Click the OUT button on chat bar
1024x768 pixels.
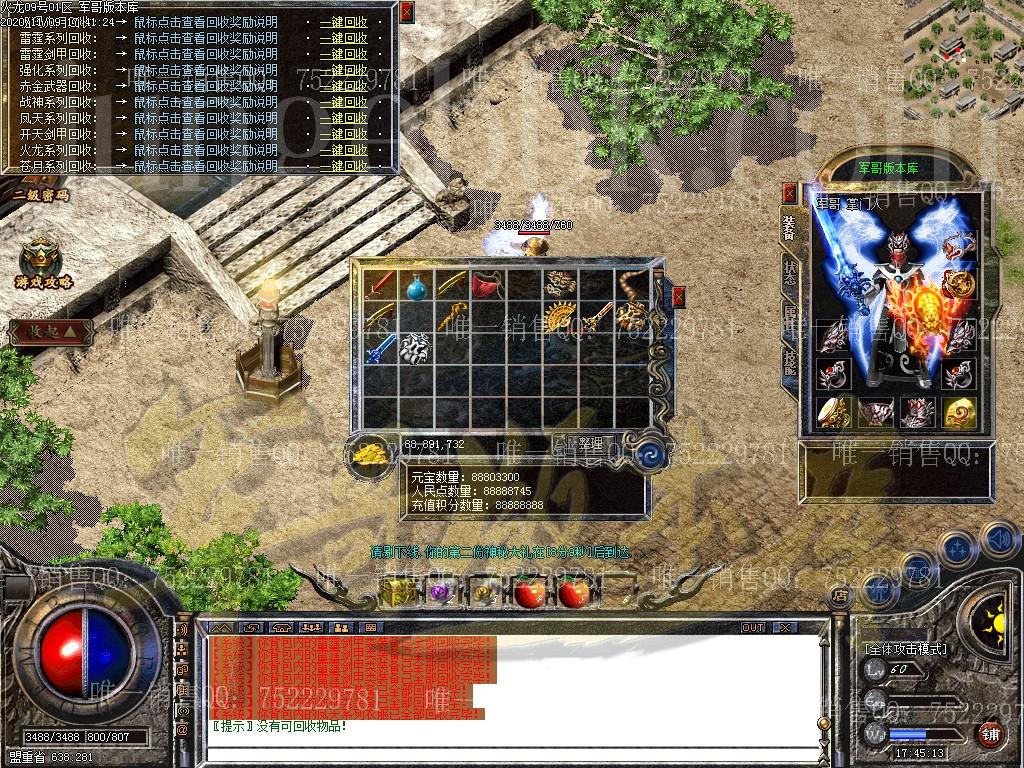(753, 627)
